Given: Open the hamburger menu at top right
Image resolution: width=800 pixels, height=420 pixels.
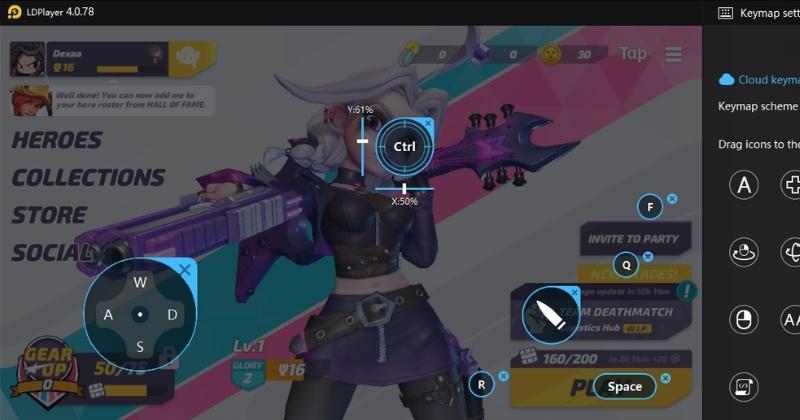Looking at the screenshot, I should pyautogui.click(x=674, y=54).
